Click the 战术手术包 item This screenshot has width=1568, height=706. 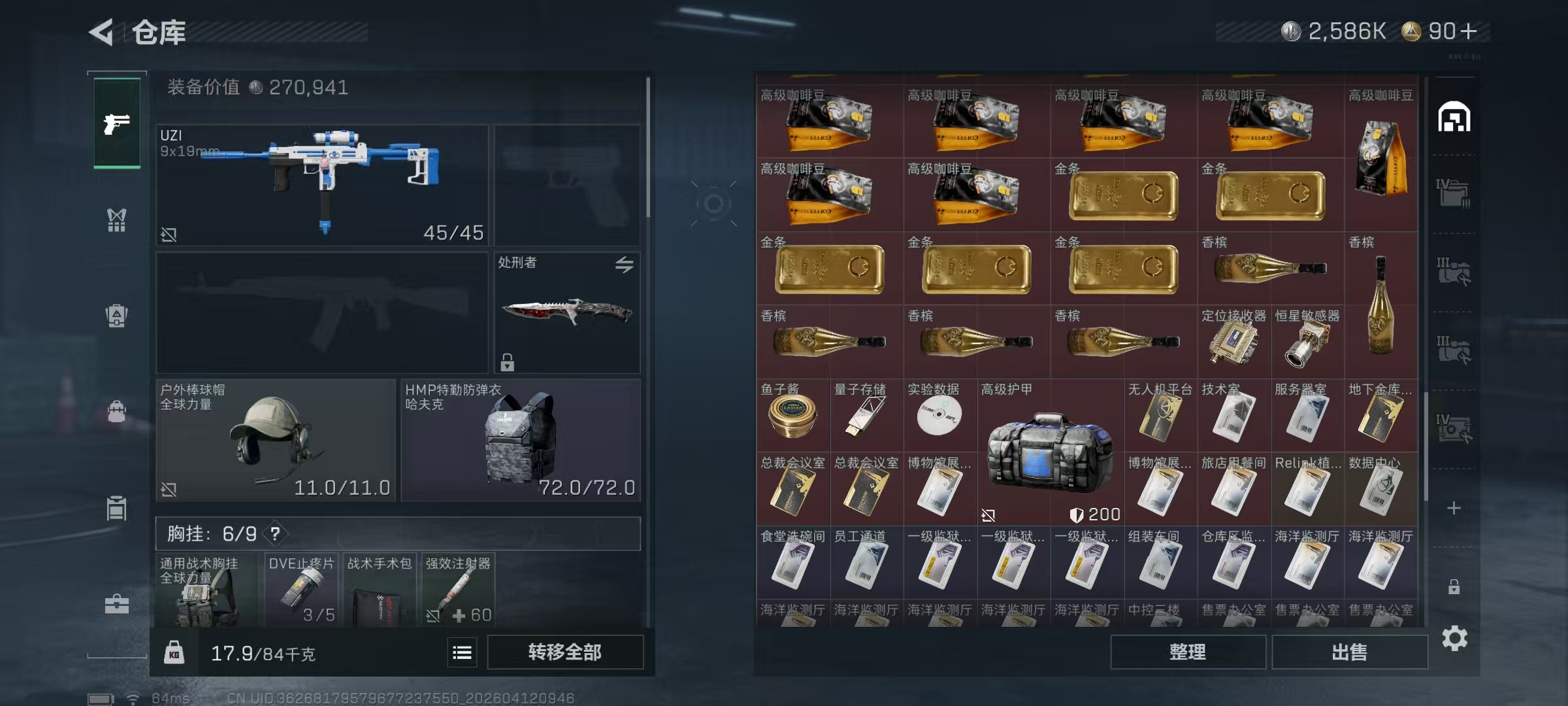pos(380,590)
